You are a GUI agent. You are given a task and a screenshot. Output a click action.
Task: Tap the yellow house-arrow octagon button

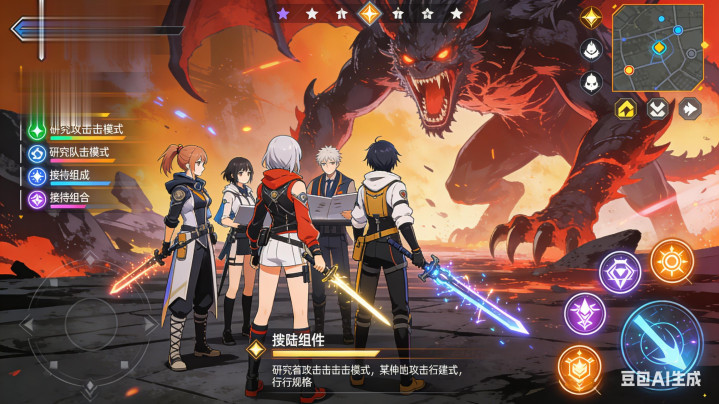(627, 108)
